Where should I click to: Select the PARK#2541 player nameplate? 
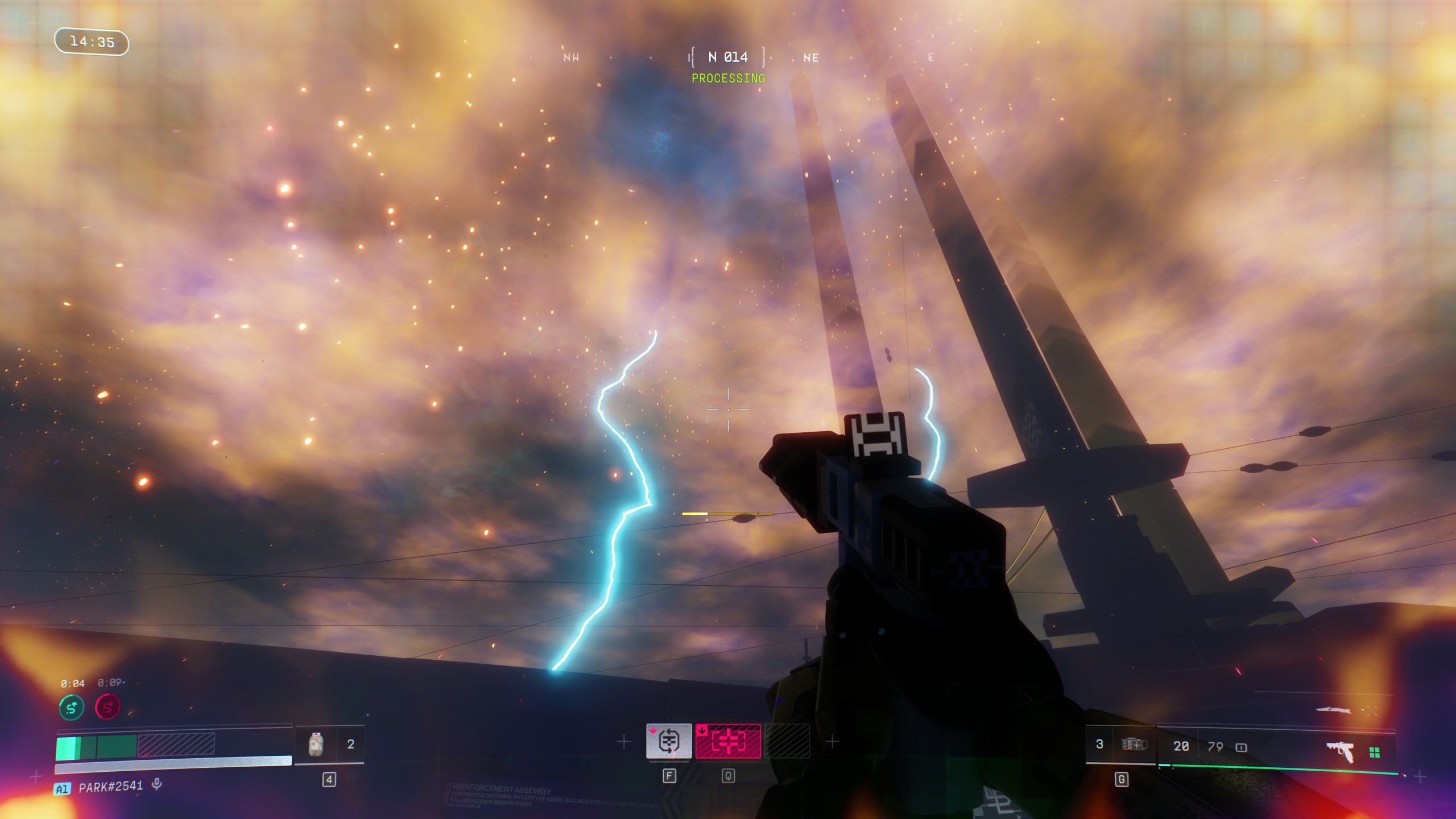tap(111, 787)
